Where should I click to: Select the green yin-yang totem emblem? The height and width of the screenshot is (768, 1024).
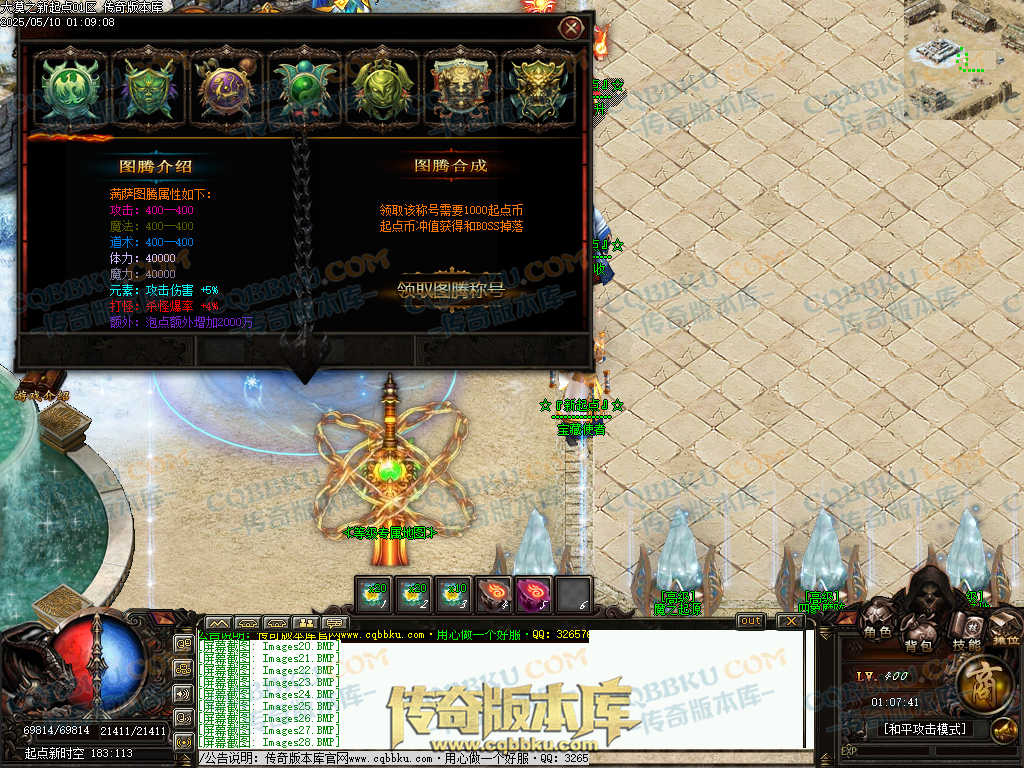click(x=304, y=88)
